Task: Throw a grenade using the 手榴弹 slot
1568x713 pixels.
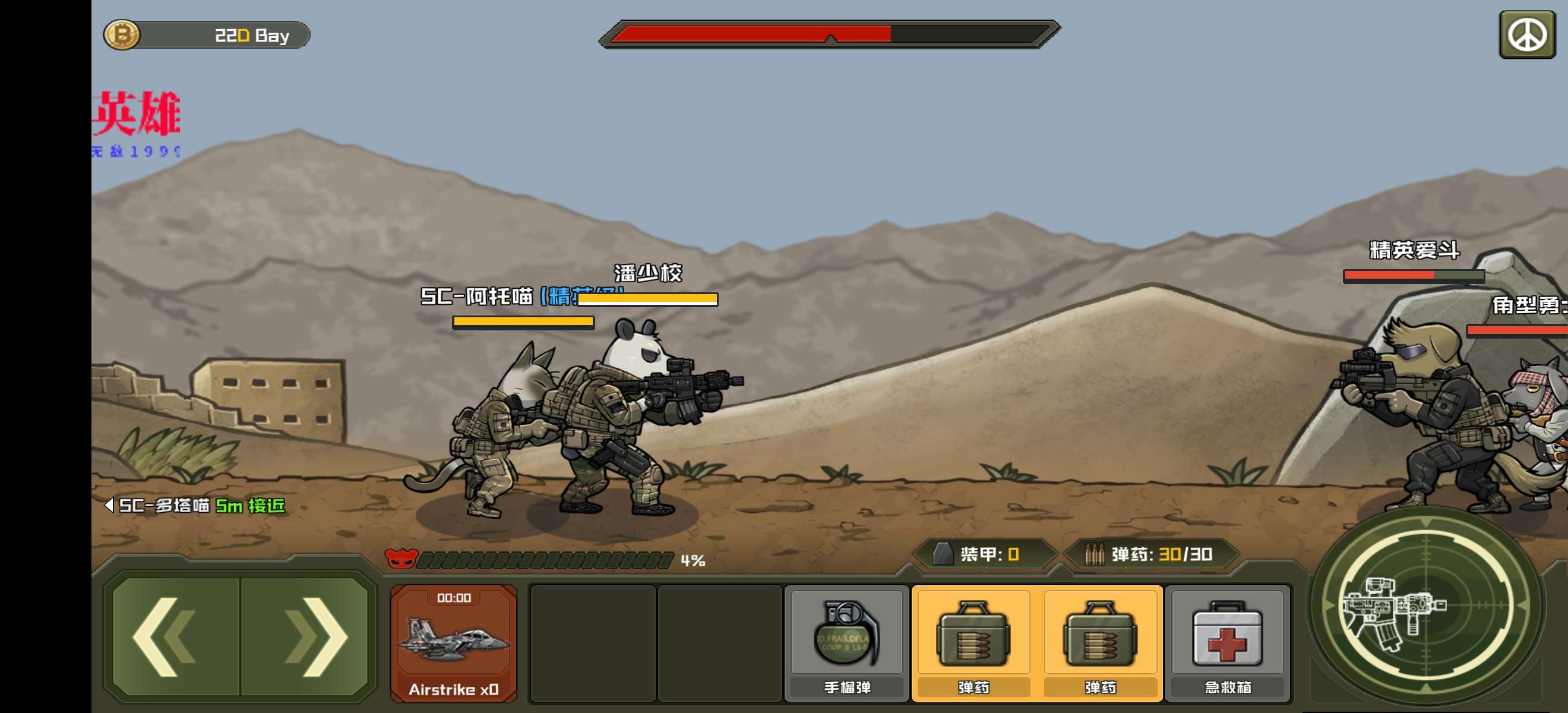Action: (x=847, y=643)
